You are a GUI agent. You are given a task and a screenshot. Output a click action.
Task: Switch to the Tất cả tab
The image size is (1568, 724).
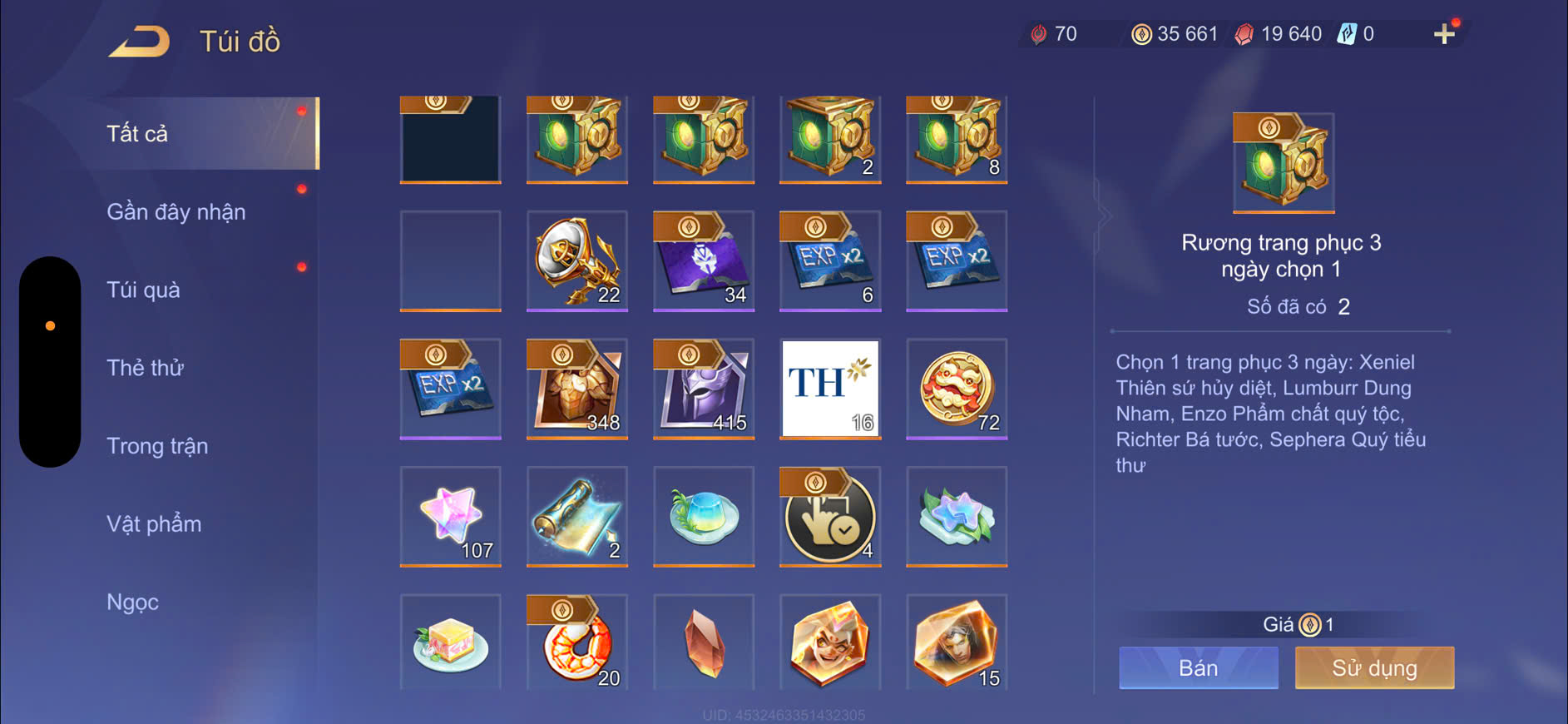click(138, 133)
